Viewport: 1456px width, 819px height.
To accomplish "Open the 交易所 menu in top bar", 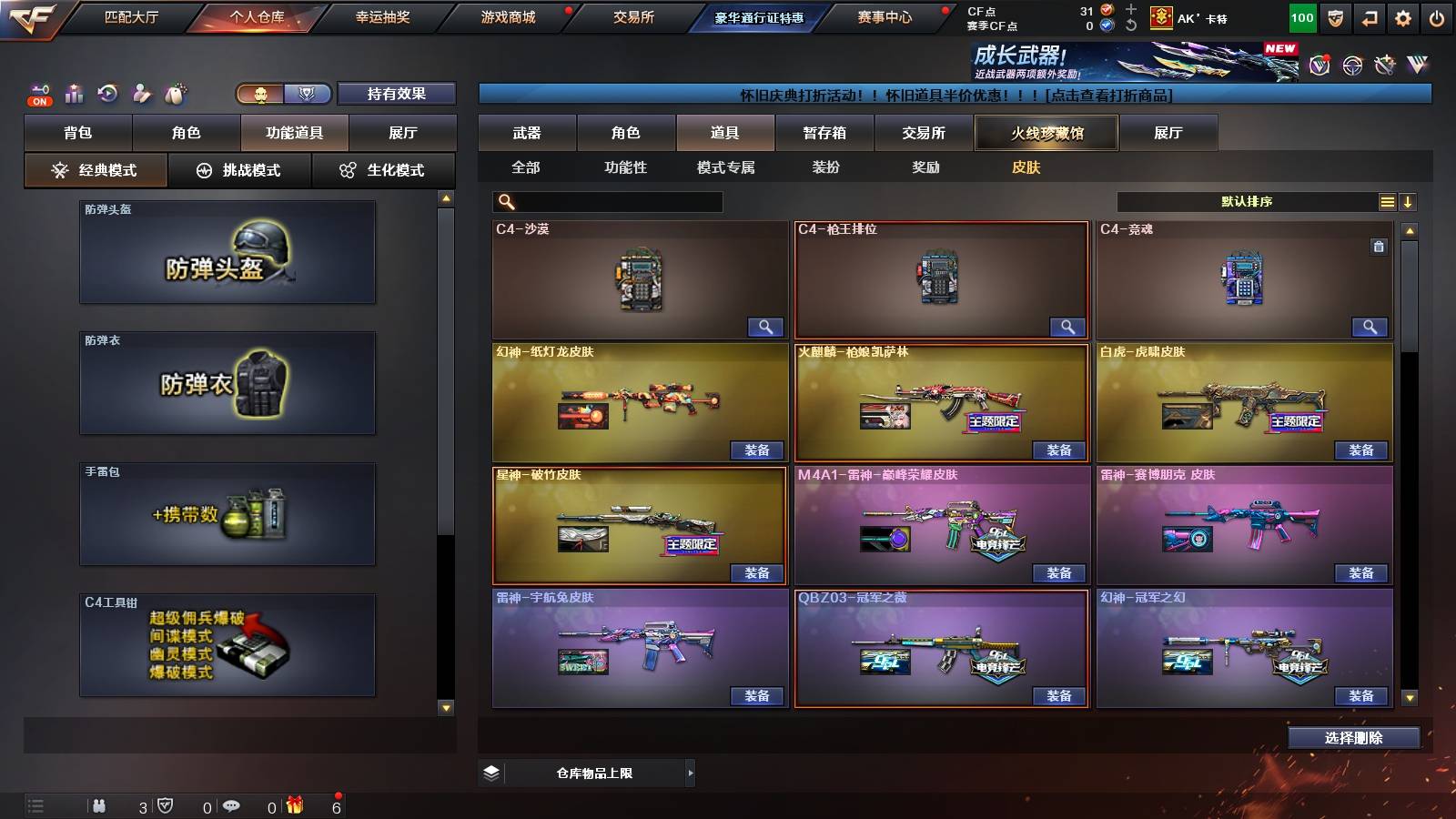I will (635, 16).
